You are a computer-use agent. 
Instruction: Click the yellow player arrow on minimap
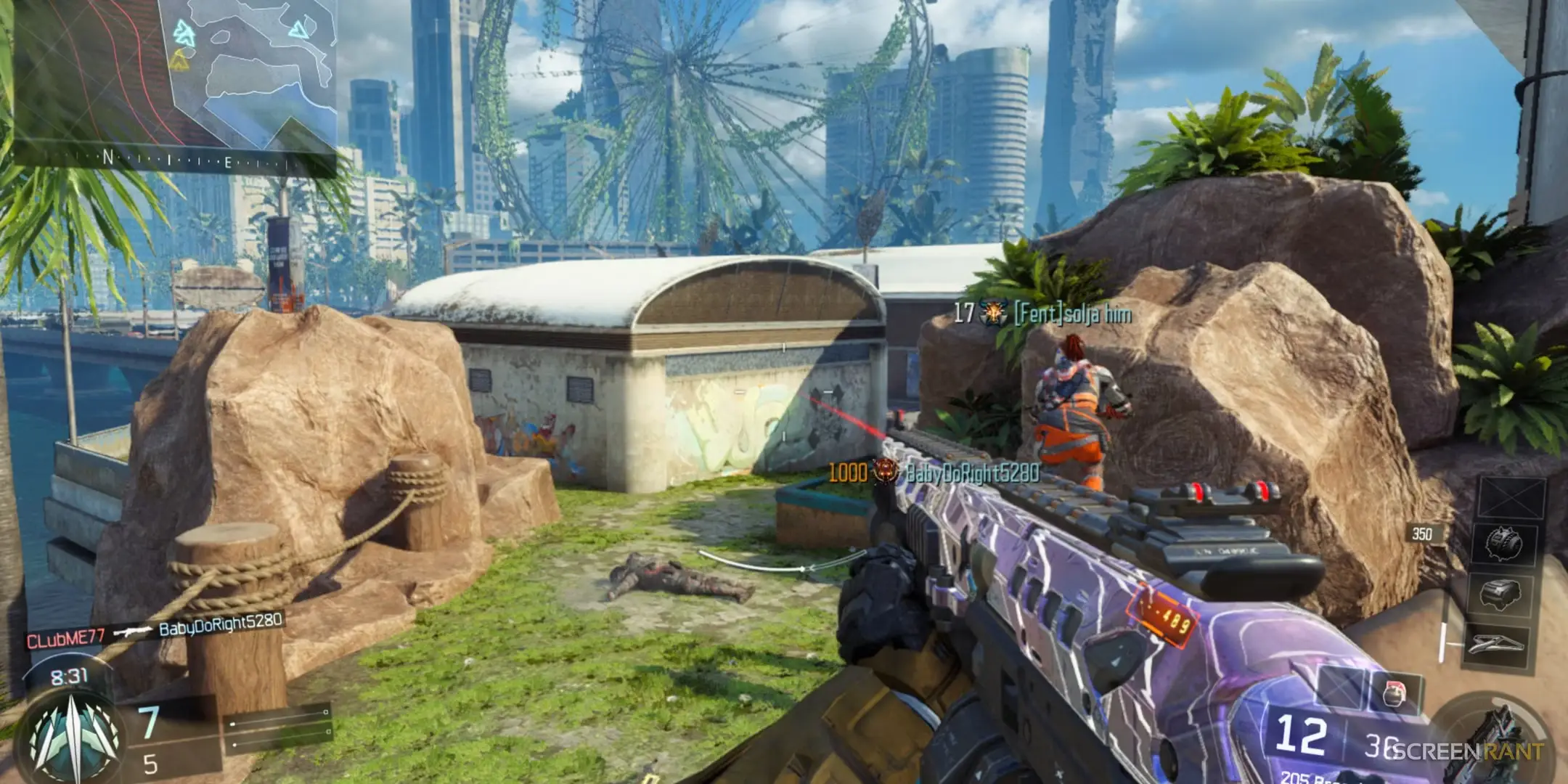pyautogui.click(x=179, y=62)
